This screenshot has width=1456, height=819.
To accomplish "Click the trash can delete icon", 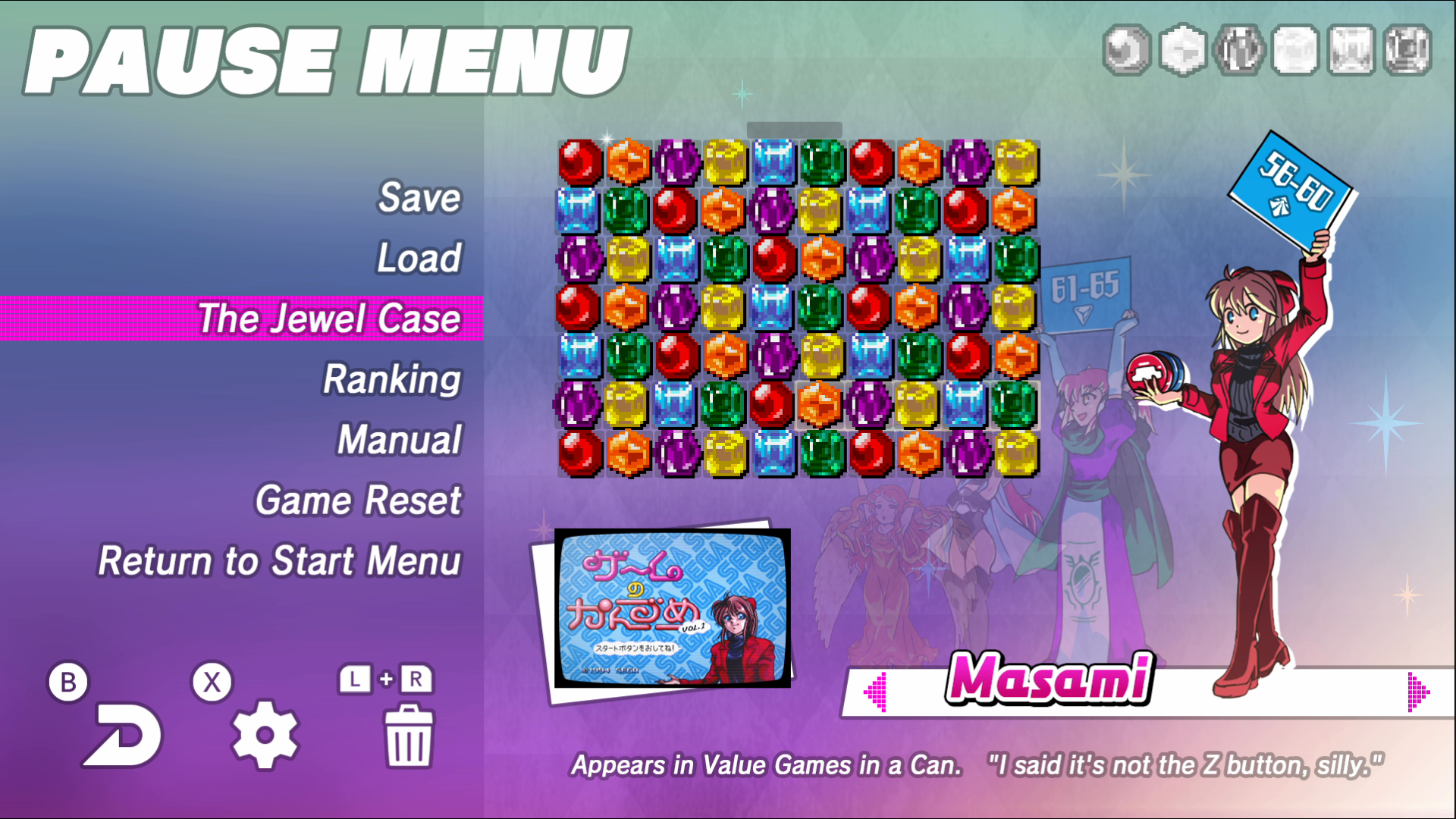I will pyautogui.click(x=409, y=736).
